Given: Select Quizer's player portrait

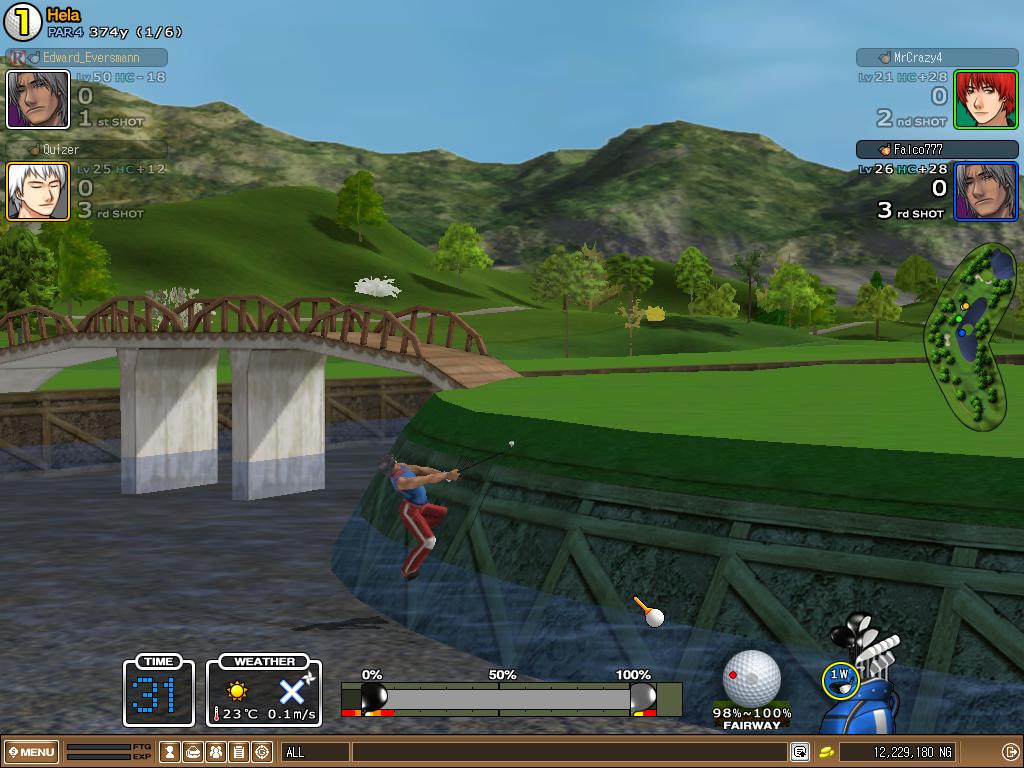Looking at the screenshot, I should 38,190.
